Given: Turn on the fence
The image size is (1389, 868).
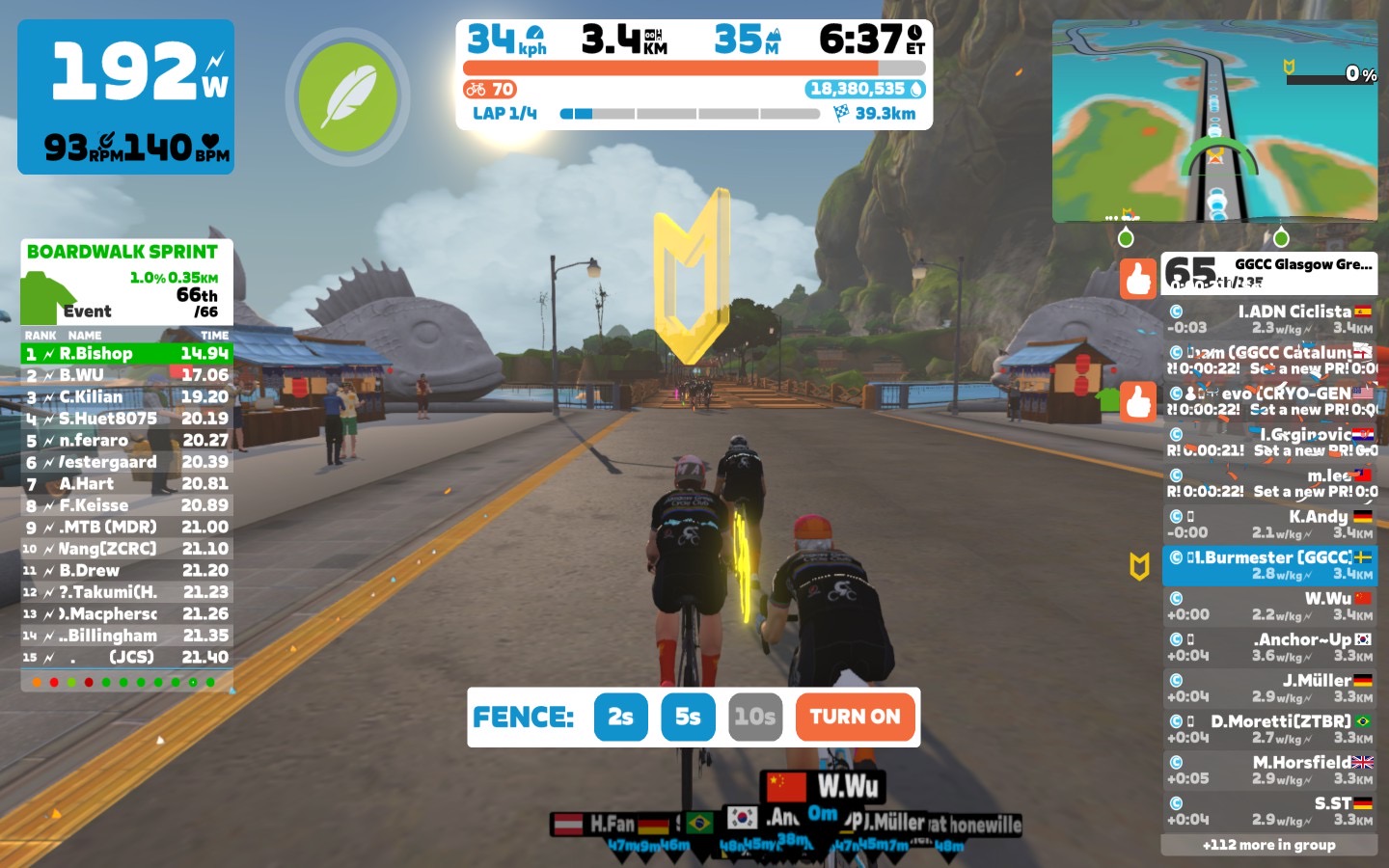Looking at the screenshot, I should pyautogui.click(x=855, y=717).
